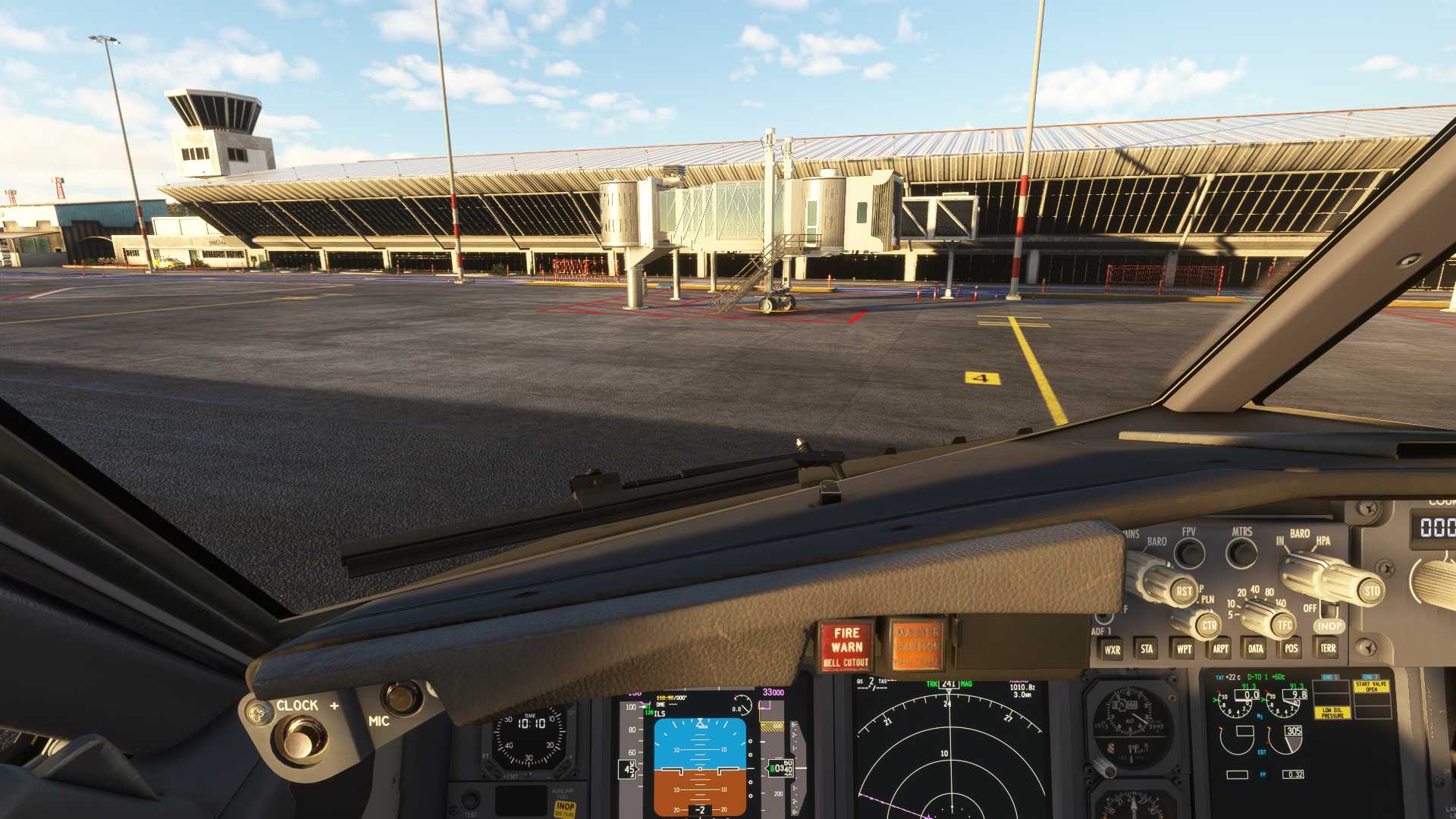Display airports using the ARPT button
The width and height of the screenshot is (1456, 819).
(x=1220, y=648)
